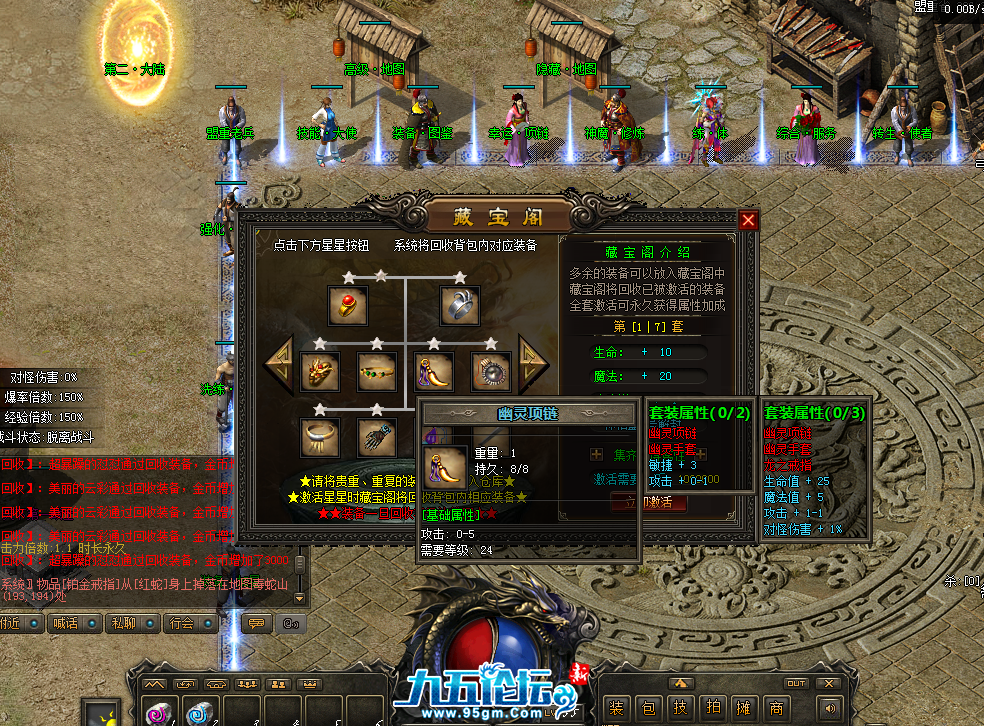Screen dimensions: 984x726
Task: Switch chat to 喊话 shout channel
Action: point(66,623)
